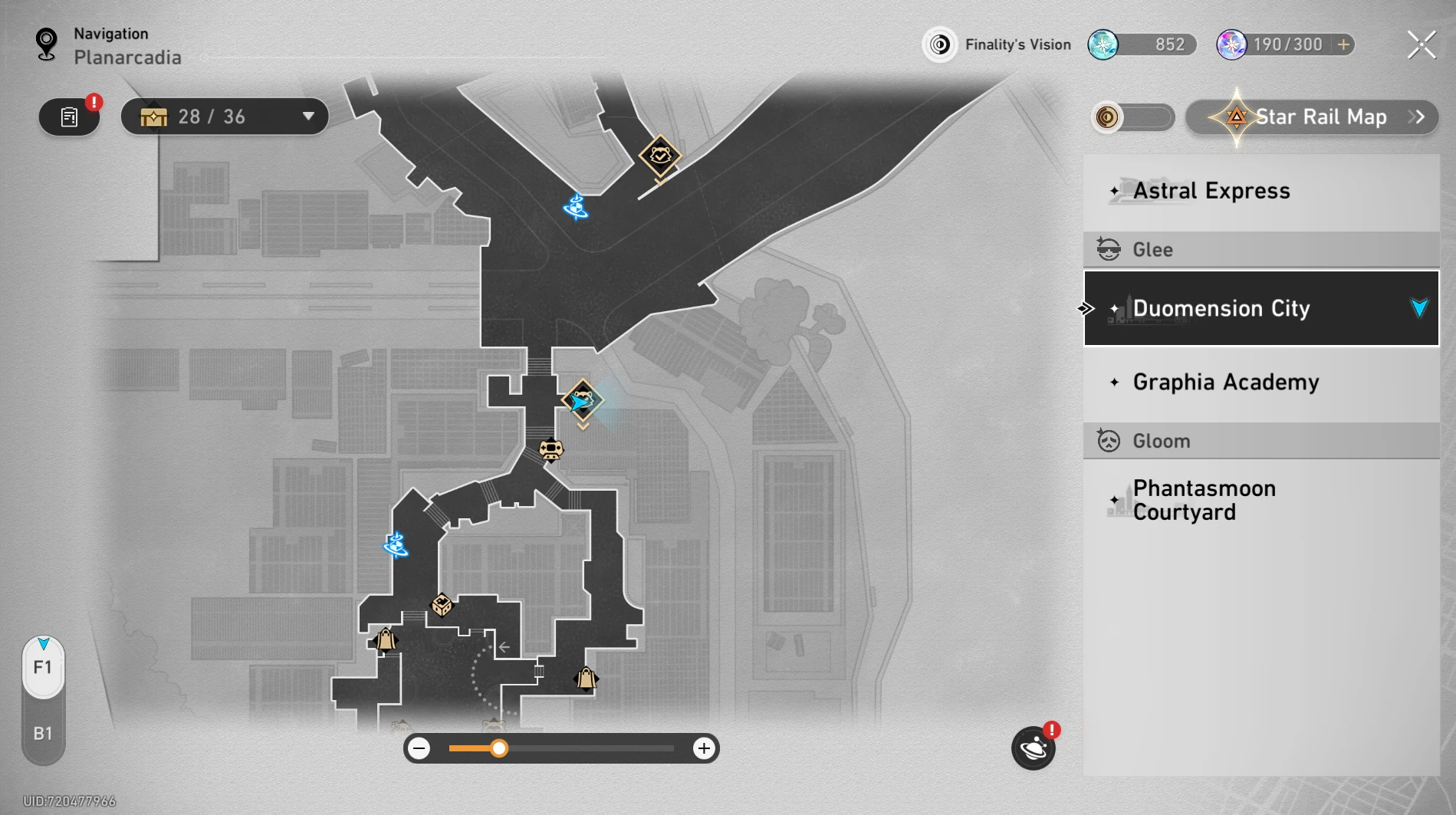Open the planet icon button with alert
The width and height of the screenshot is (1456, 815).
pyautogui.click(x=1033, y=748)
